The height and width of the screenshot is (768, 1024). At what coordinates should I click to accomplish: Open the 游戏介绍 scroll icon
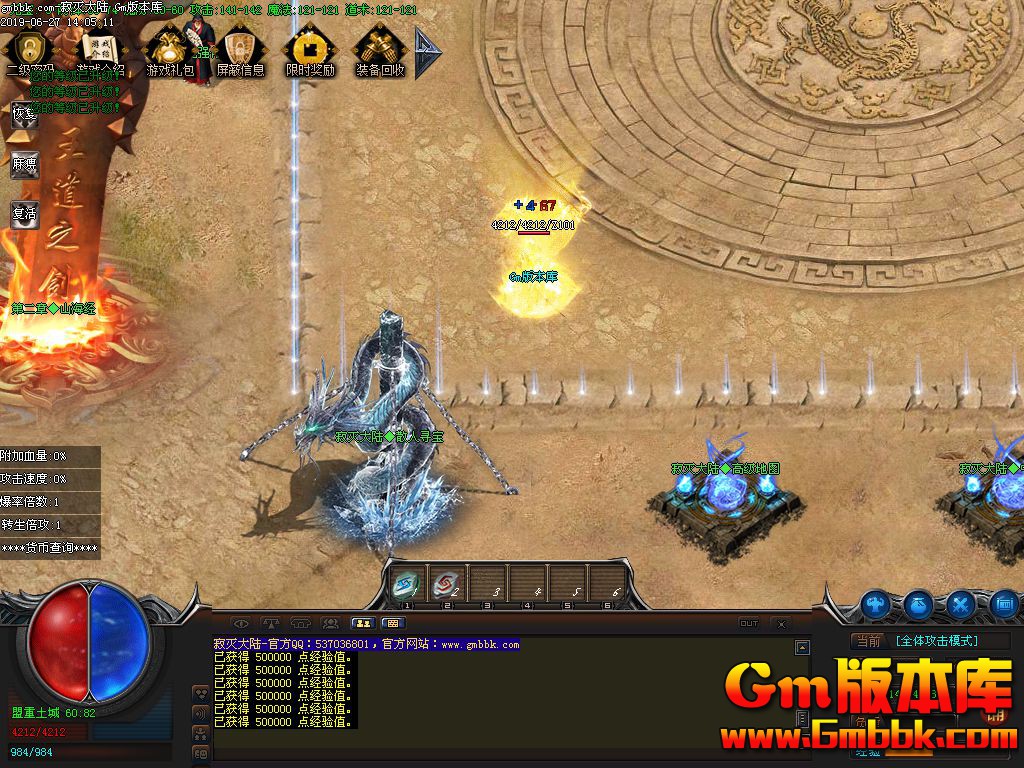click(100, 49)
